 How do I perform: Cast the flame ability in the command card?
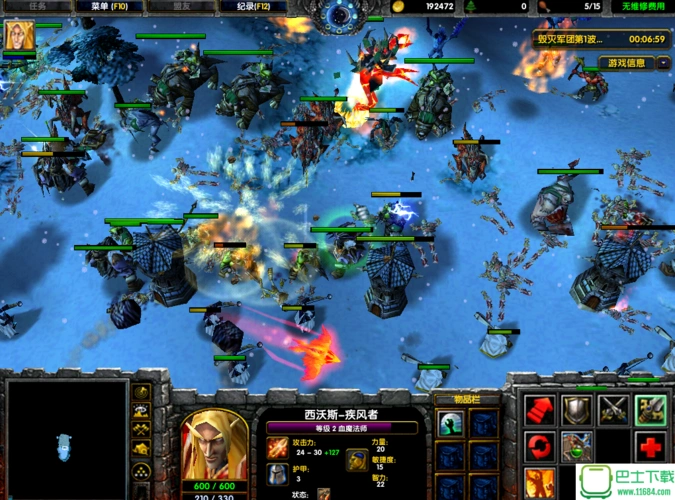point(539,482)
